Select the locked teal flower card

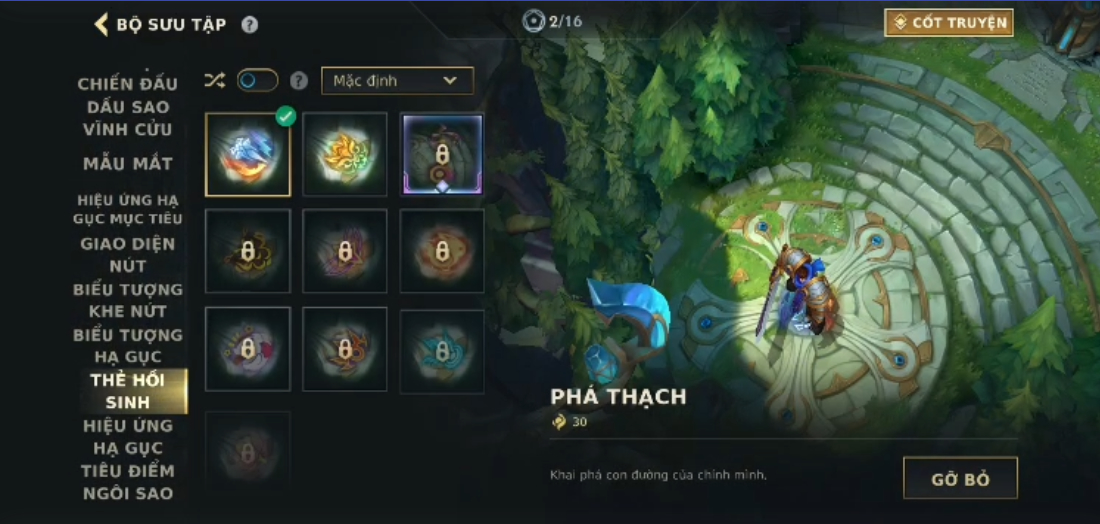(x=442, y=350)
